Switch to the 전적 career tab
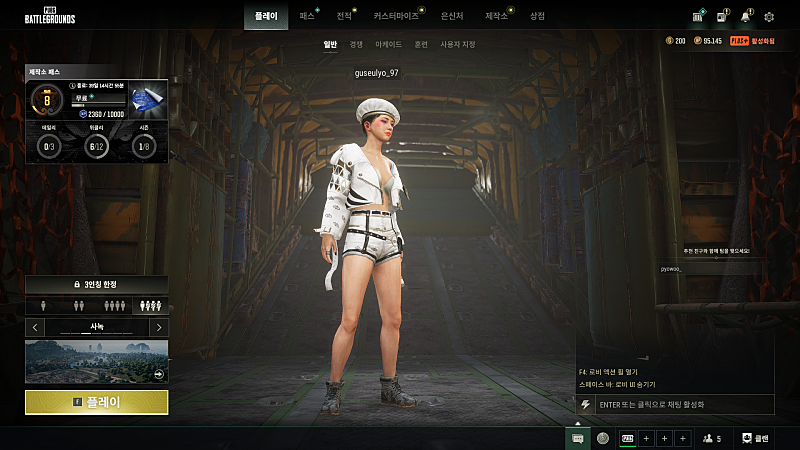Viewport: 800px width, 450px height. (x=344, y=16)
